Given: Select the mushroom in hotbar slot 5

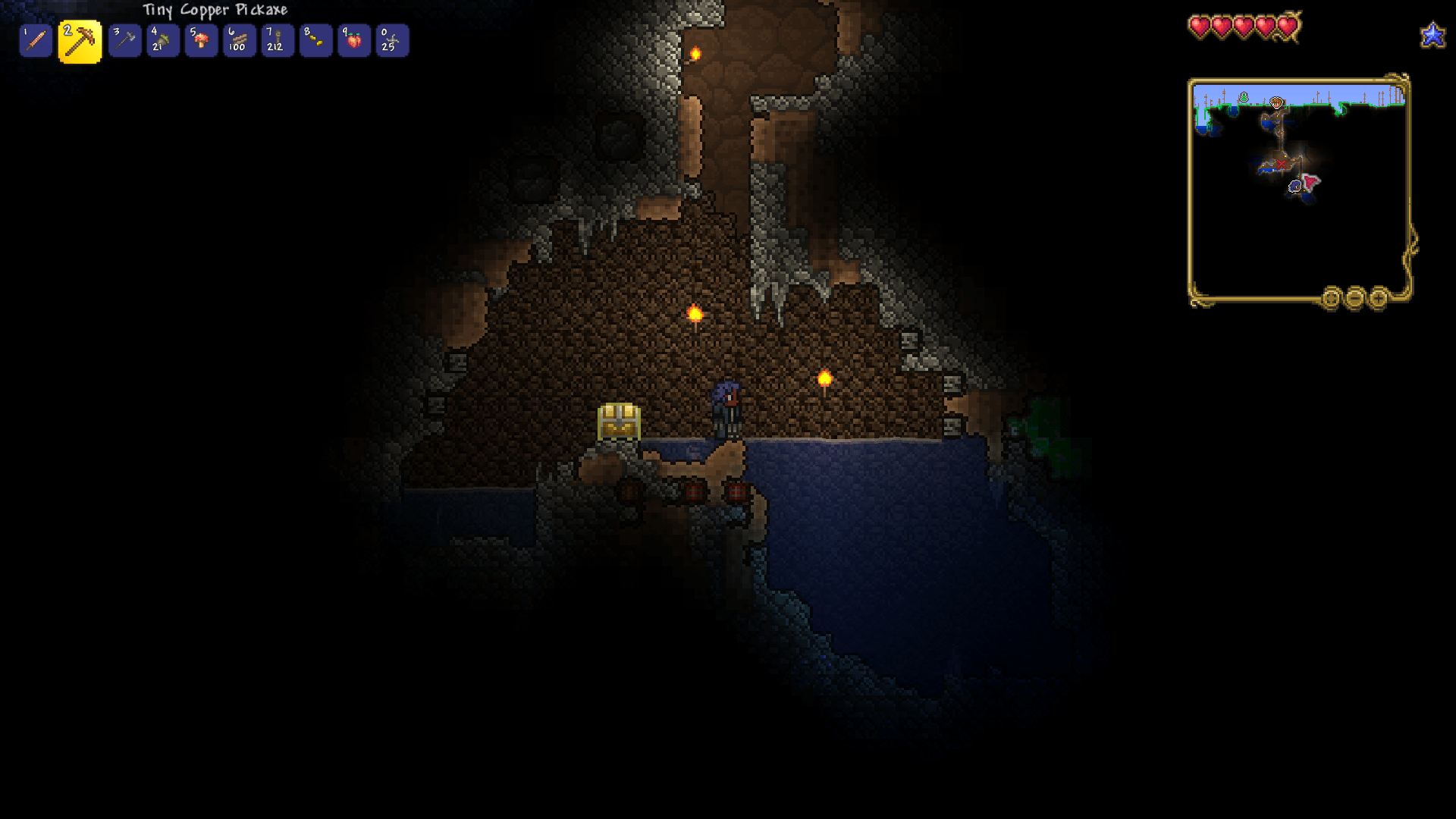Looking at the screenshot, I should click(x=201, y=41).
